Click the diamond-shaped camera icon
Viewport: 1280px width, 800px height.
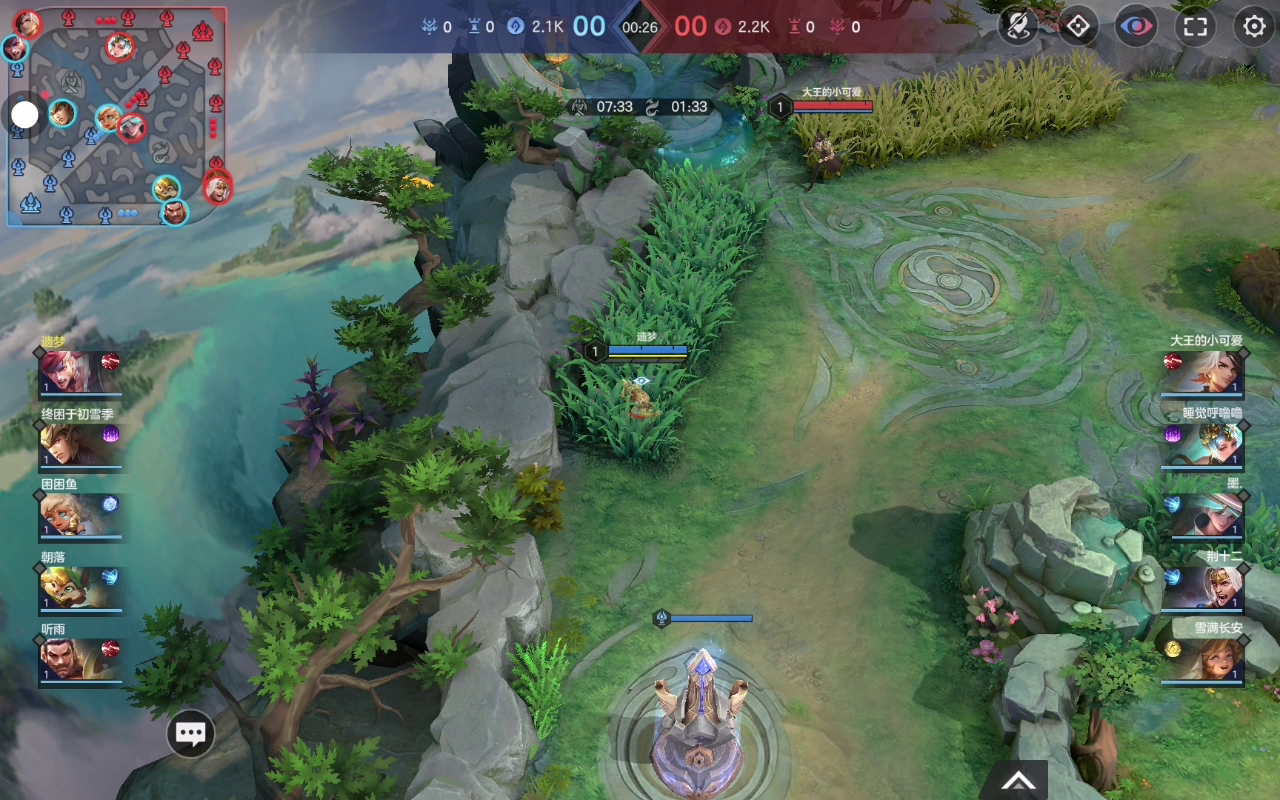(1077, 26)
